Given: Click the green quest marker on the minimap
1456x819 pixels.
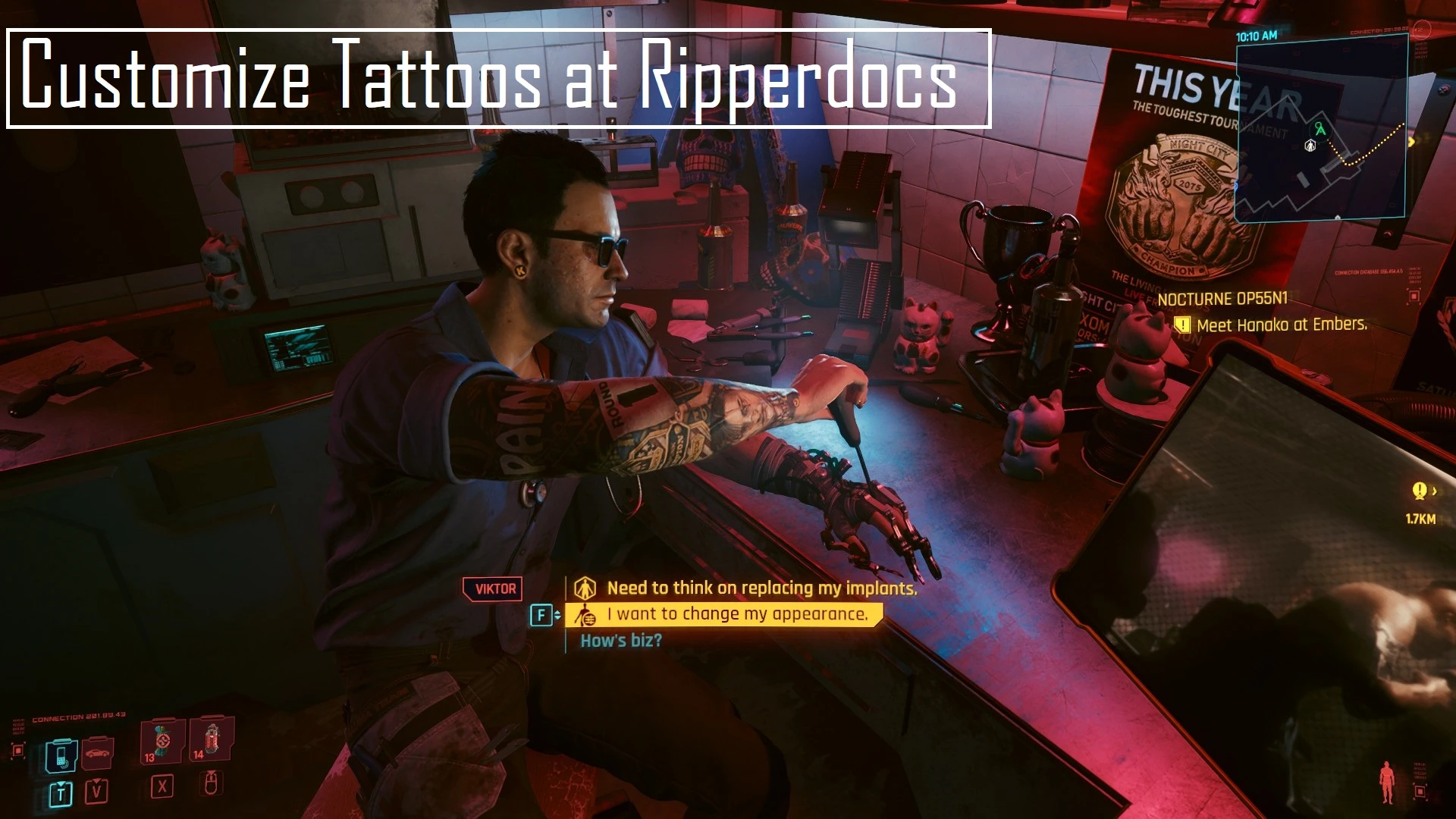Looking at the screenshot, I should (x=1319, y=129).
